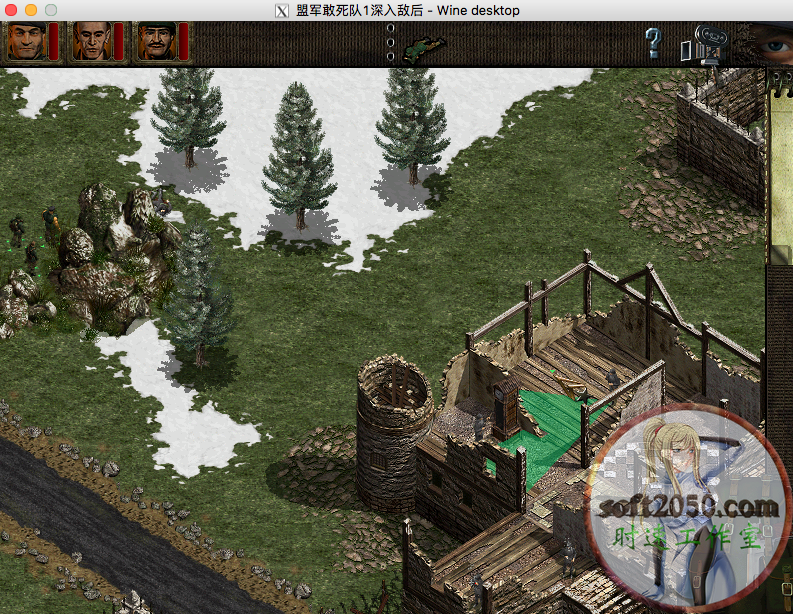Activate the film camera icon
Viewport: 793px width, 614px height.
coord(710,45)
